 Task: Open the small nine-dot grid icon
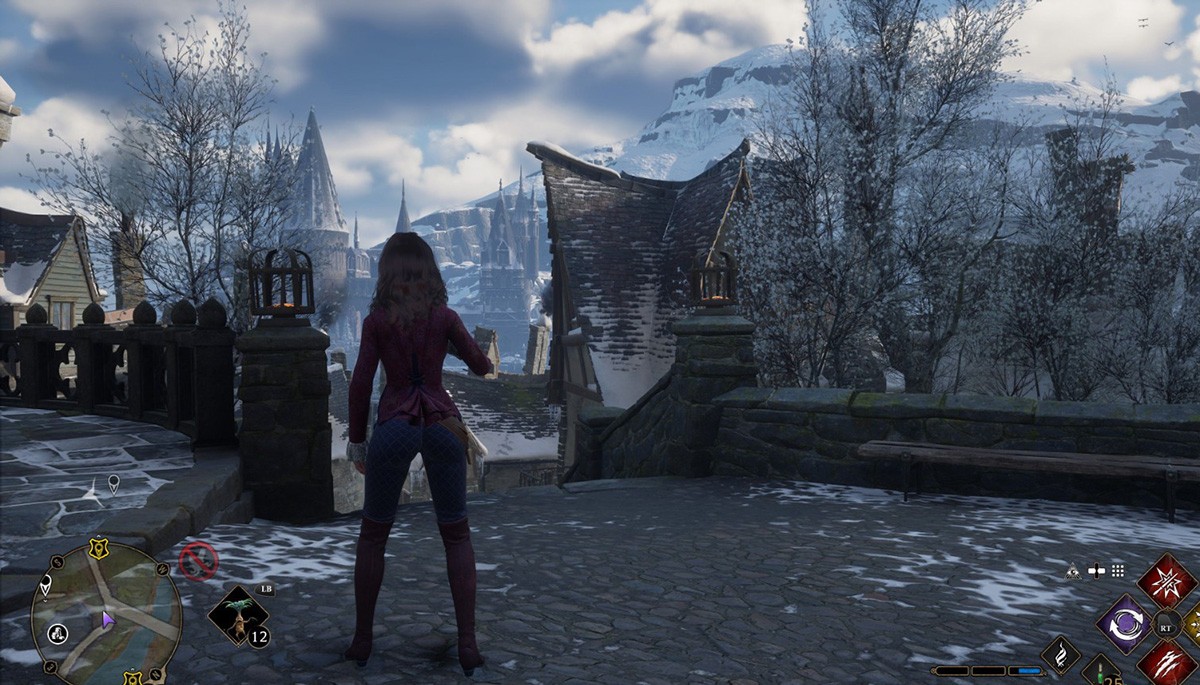[1117, 571]
